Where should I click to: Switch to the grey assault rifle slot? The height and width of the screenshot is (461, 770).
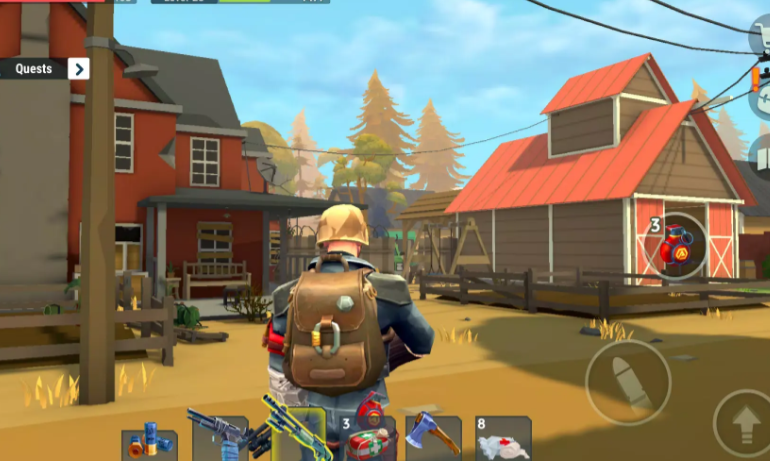point(220,438)
